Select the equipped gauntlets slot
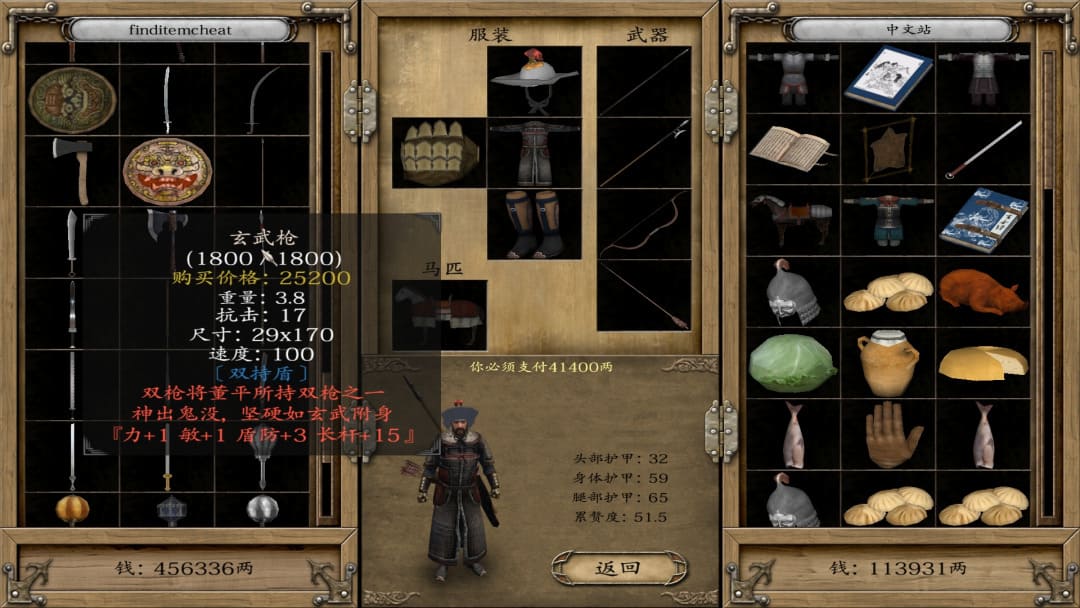The width and height of the screenshot is (1080, 608). (439, 153)
